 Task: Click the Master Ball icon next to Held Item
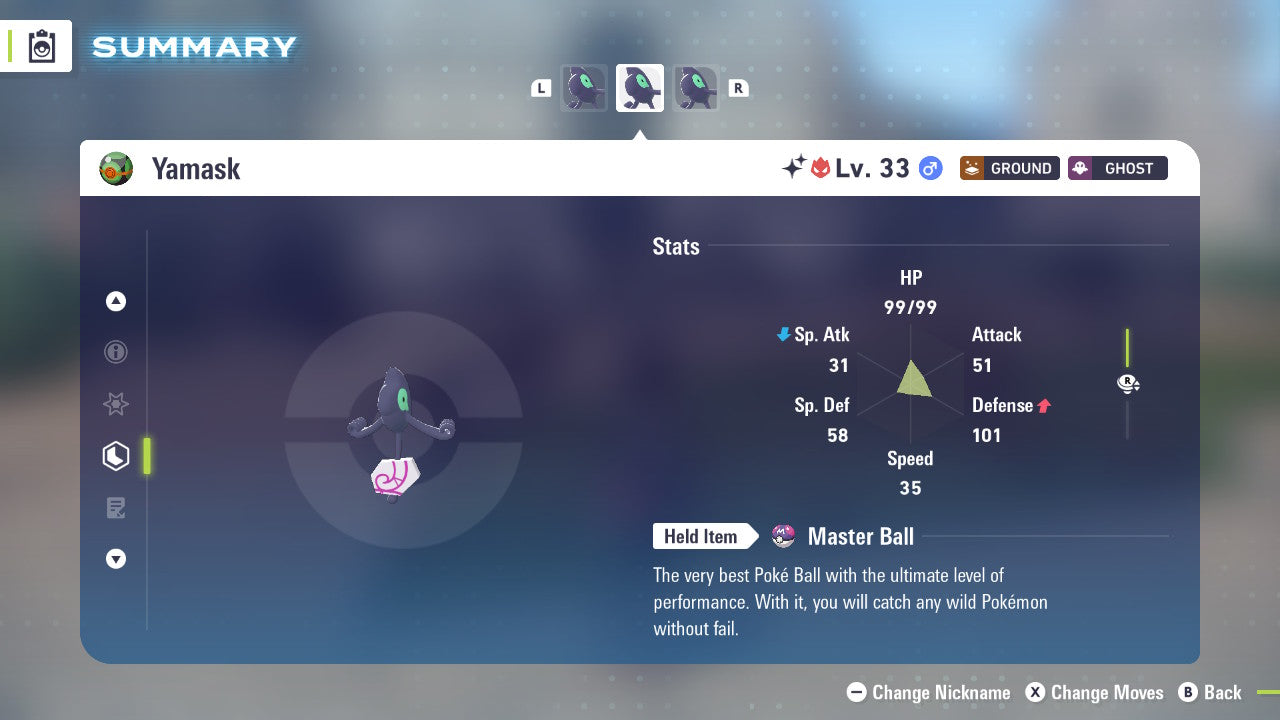(782, 536)
